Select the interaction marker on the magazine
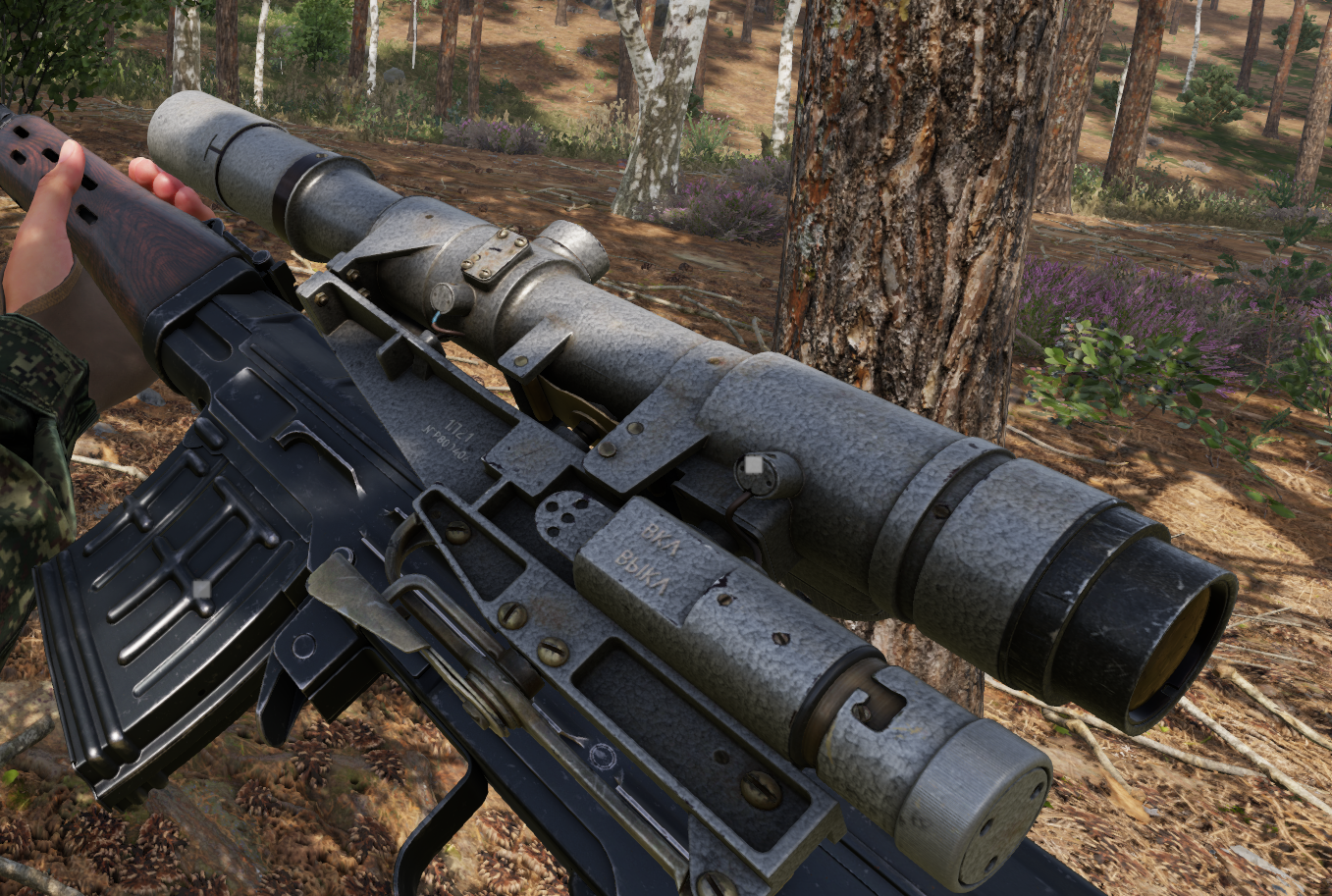1332x896 pixels. (201, 589)
